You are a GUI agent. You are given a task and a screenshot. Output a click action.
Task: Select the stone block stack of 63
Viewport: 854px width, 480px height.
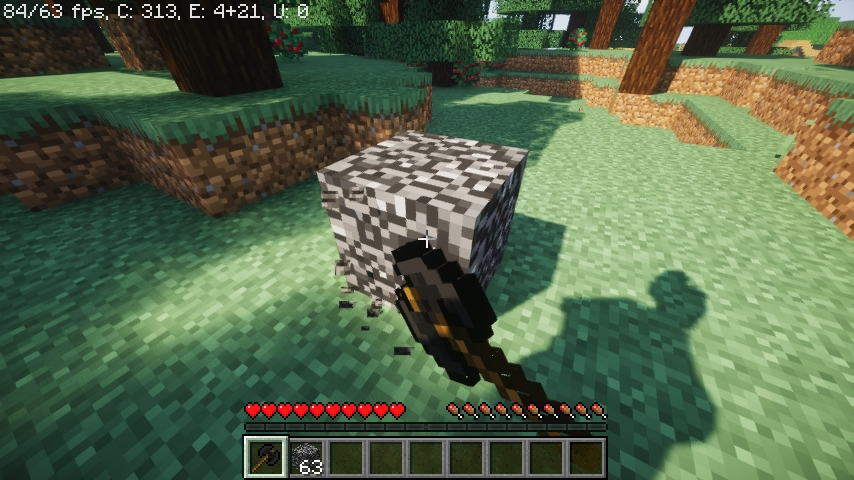[307, 457]
